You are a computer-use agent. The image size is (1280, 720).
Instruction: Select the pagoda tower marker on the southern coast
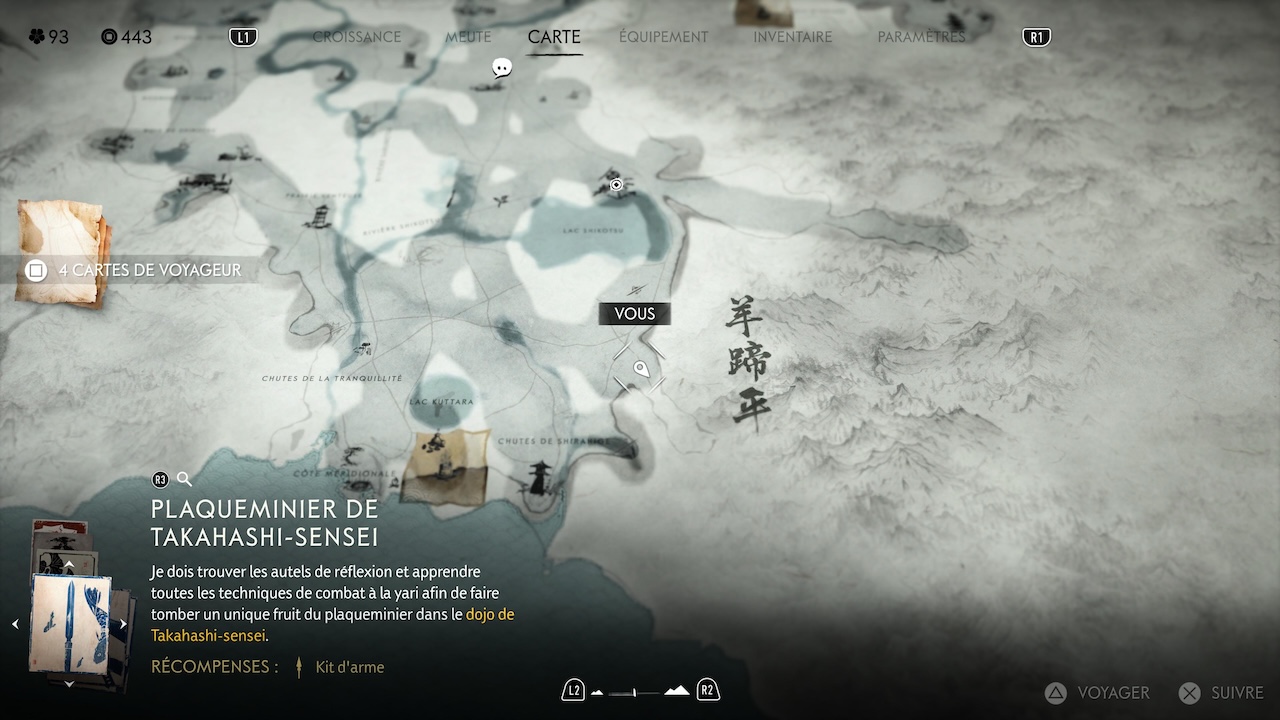(541, 477)
